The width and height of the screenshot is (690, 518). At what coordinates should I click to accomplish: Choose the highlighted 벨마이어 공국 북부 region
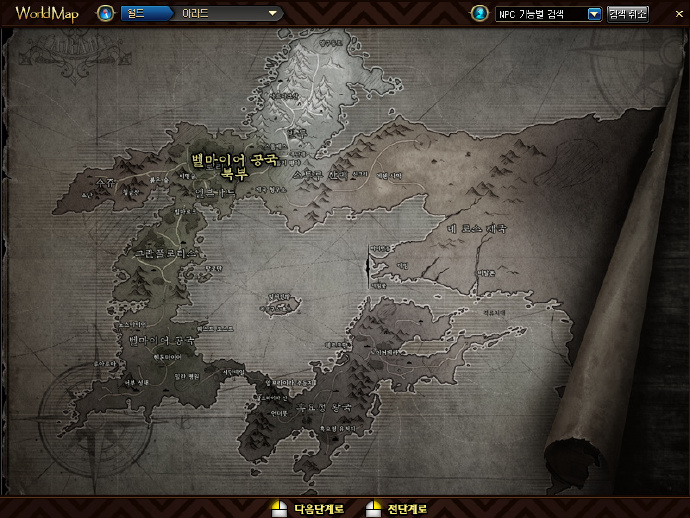pos(234,164)
